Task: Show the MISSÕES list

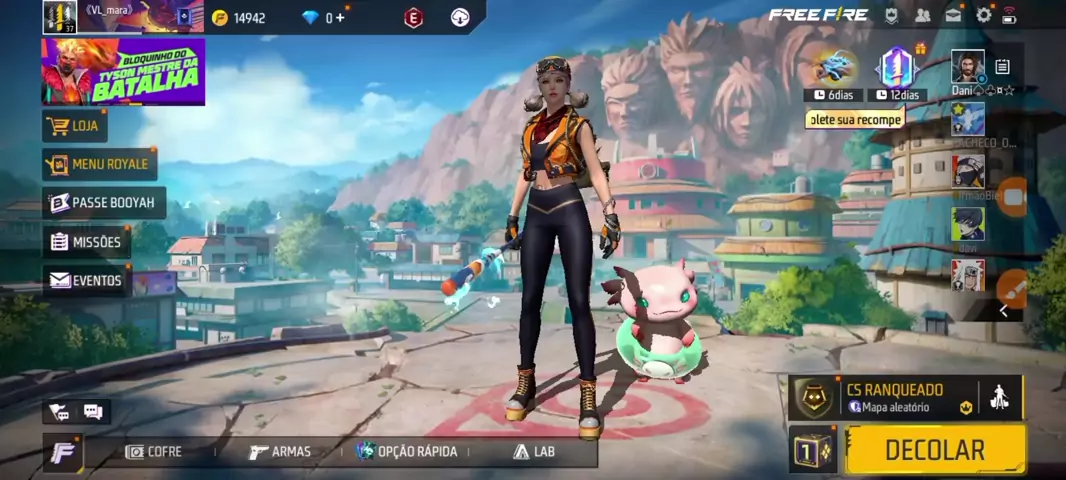Action: point(86,242)
